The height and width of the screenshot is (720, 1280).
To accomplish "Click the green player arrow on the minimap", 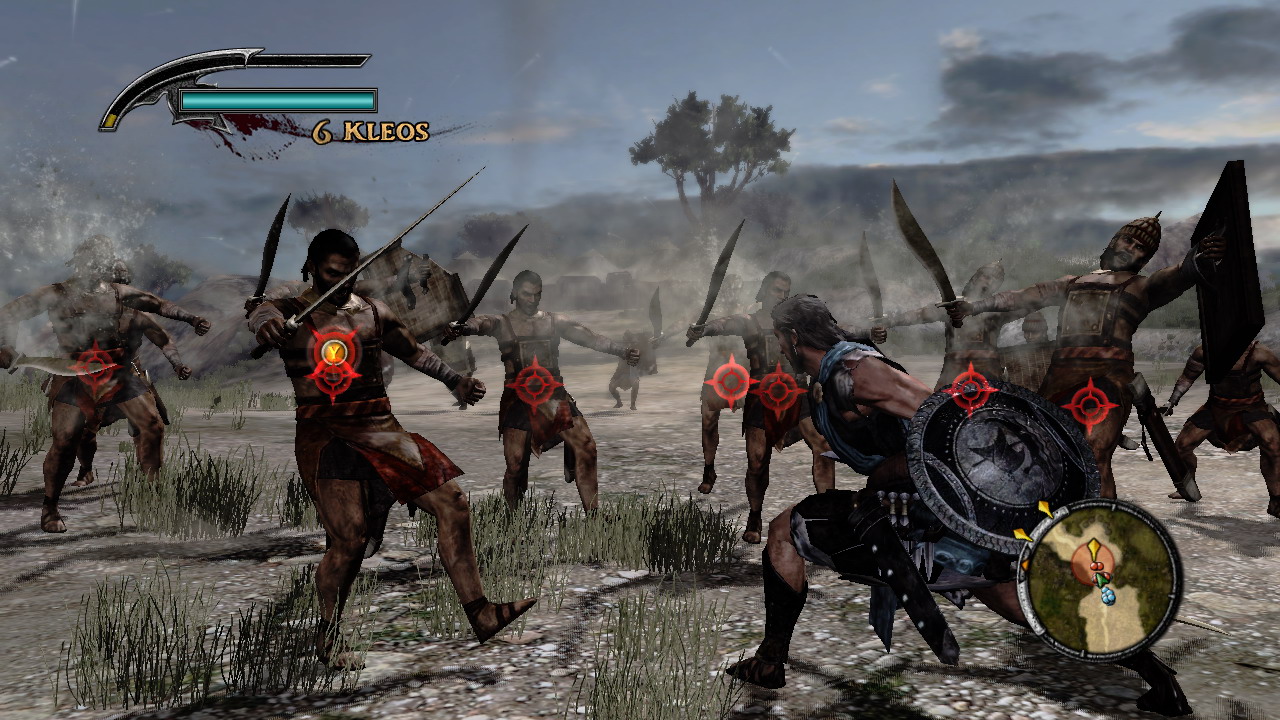I will [1101, 579].
